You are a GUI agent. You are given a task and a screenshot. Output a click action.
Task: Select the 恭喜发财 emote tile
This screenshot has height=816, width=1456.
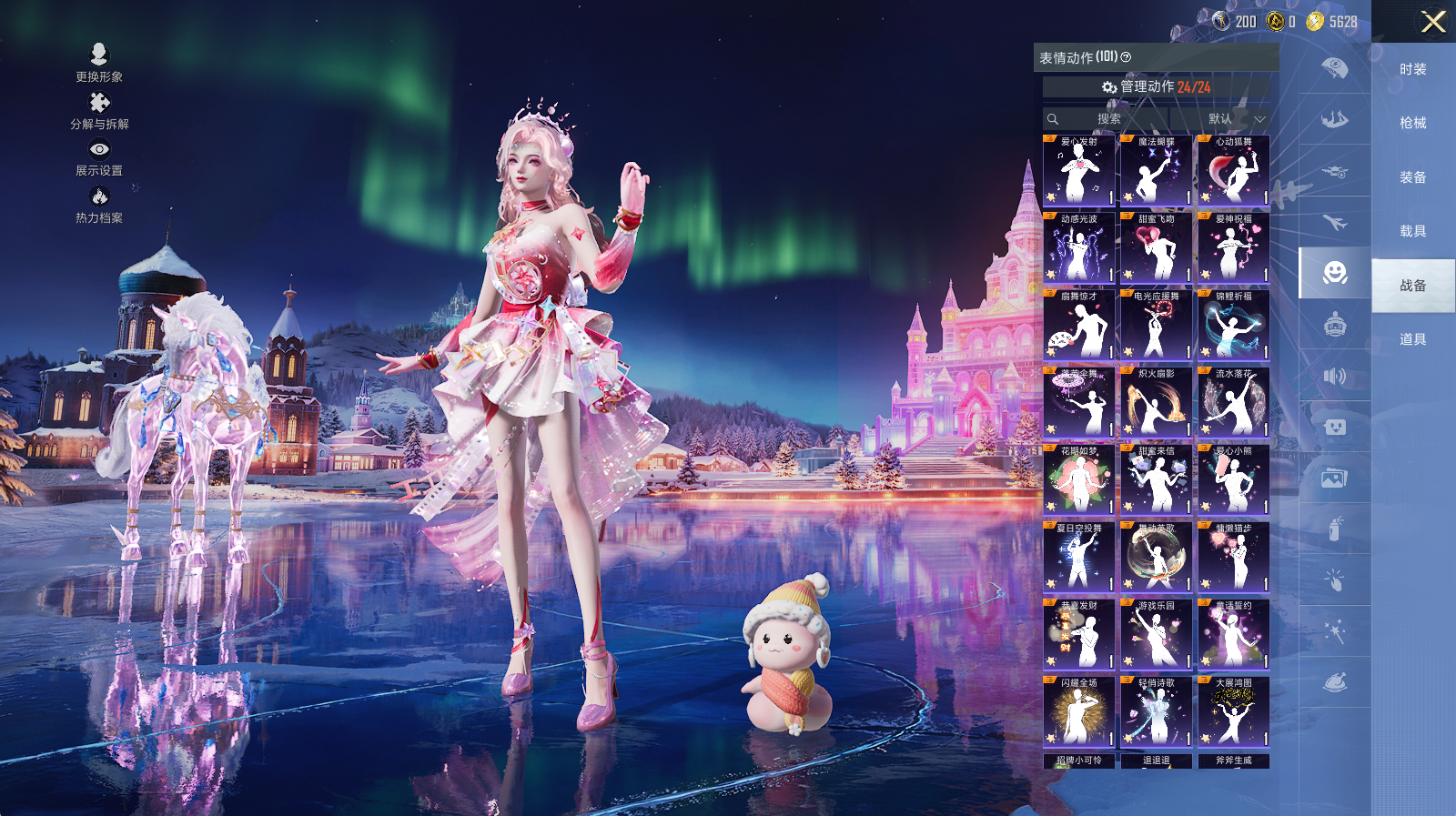[x=1078, y=635]
